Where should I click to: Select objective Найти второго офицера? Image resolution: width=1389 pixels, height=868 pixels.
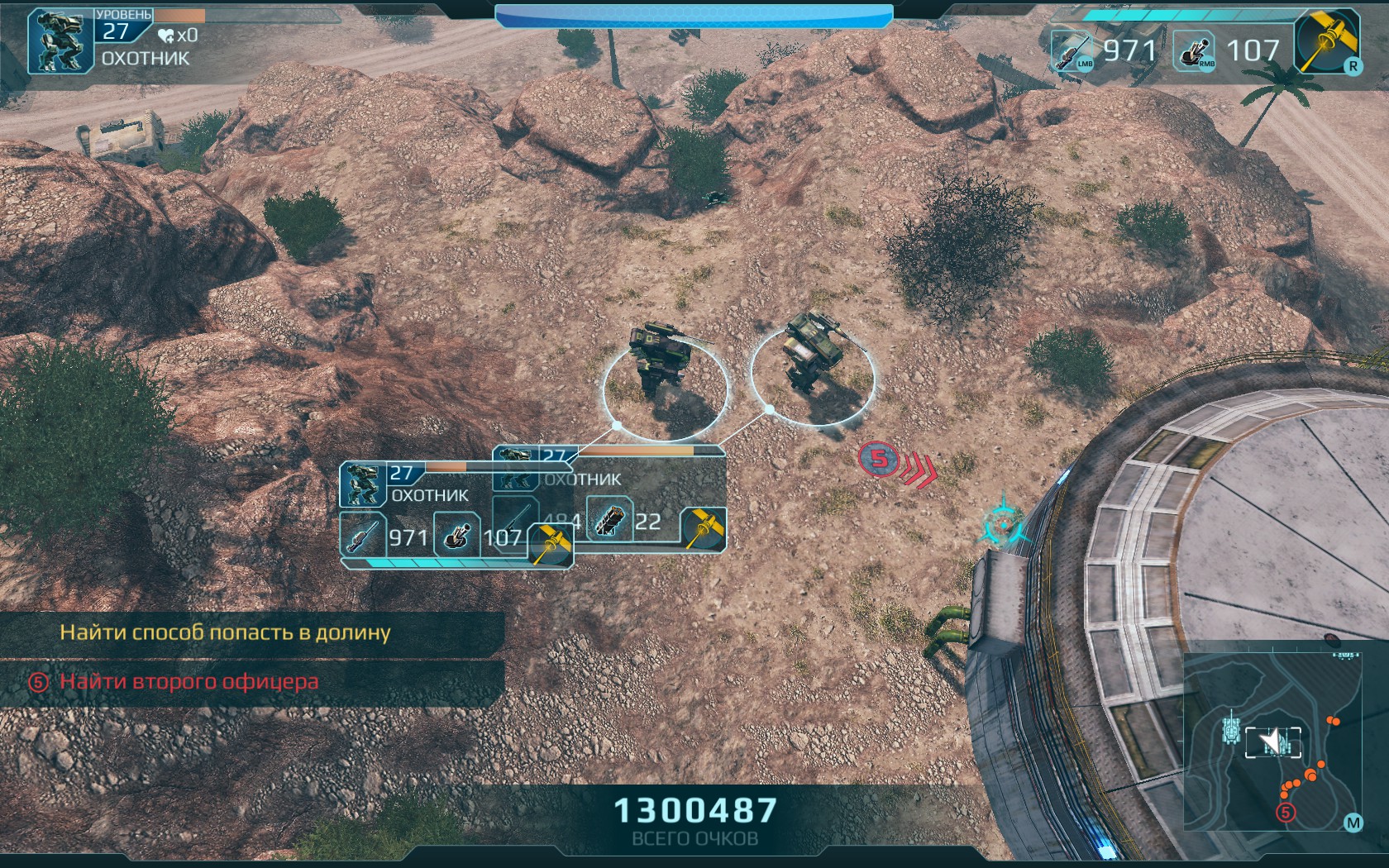coord(189,682)
